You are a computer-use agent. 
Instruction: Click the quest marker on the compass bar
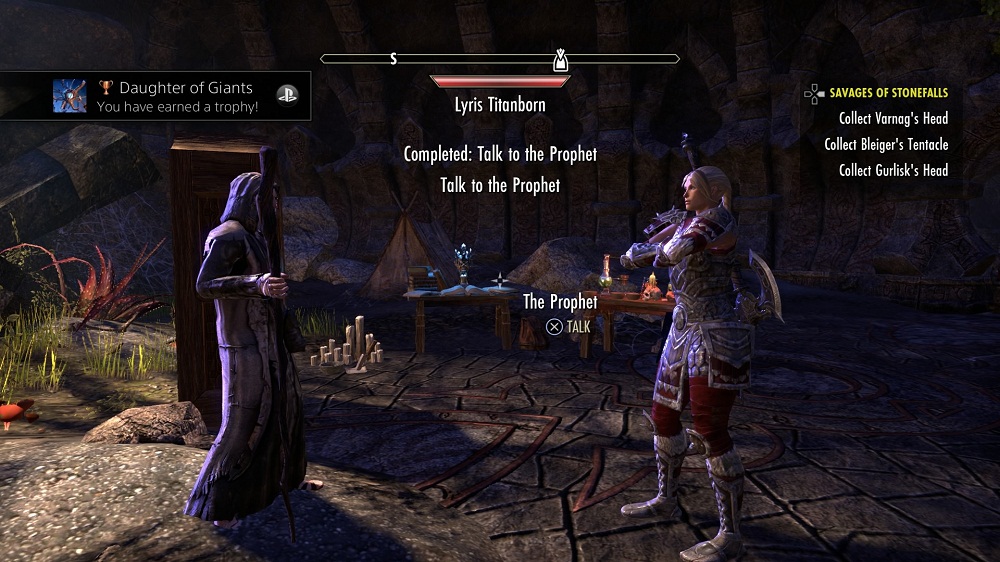pyautogui.click(x=561, y=60)
